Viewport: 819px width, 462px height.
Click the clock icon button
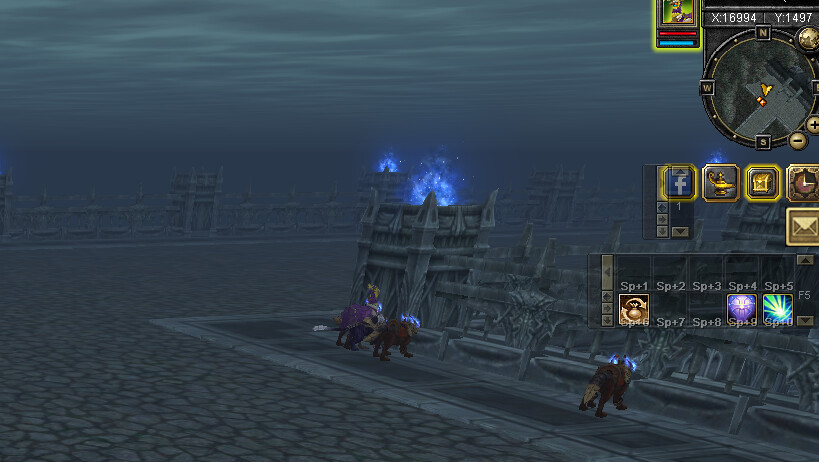[804, 183]
